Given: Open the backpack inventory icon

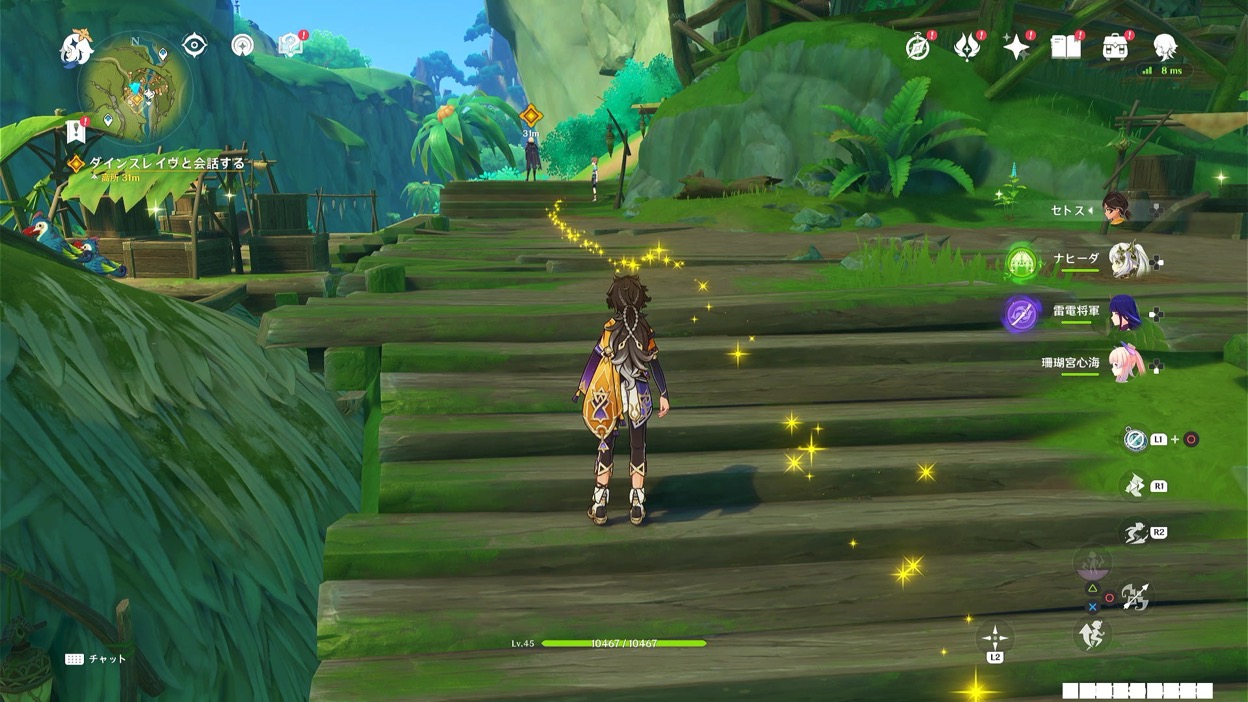Looking at the screenshot, I should tap(1115, 46).
